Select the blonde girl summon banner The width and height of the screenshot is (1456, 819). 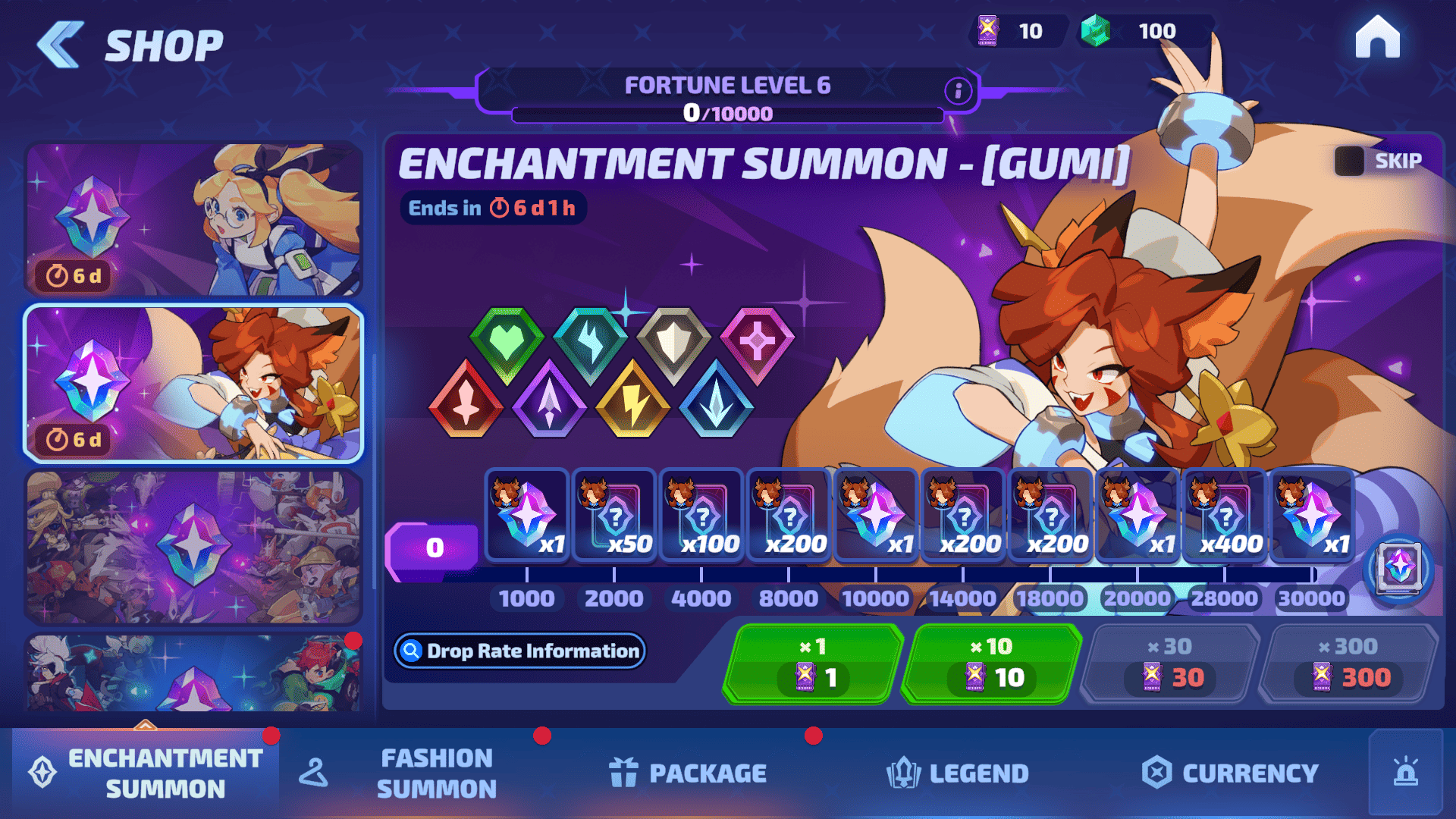click(x=193, y=218)
